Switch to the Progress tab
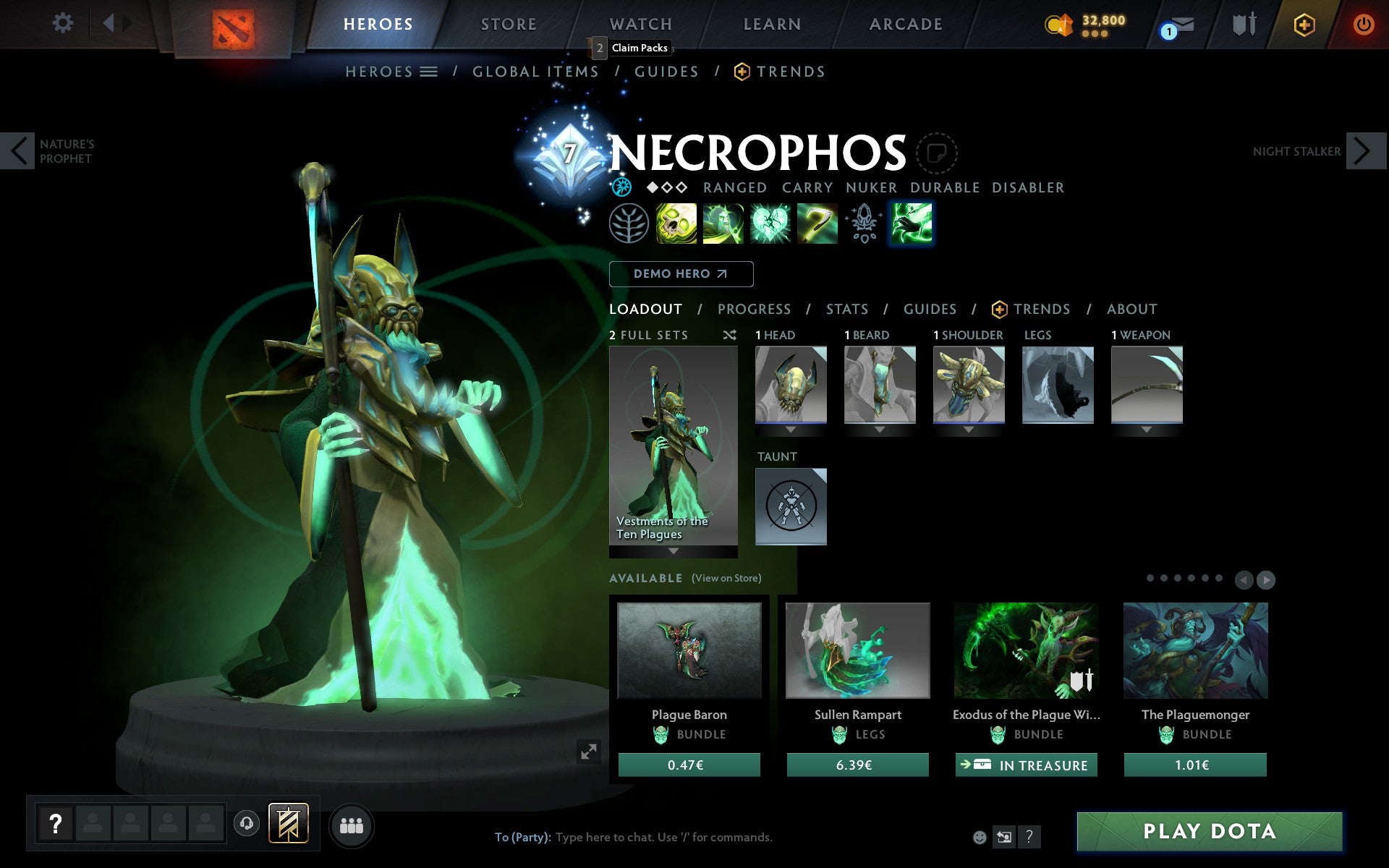 pyautogui.click(x=754, y=309)
